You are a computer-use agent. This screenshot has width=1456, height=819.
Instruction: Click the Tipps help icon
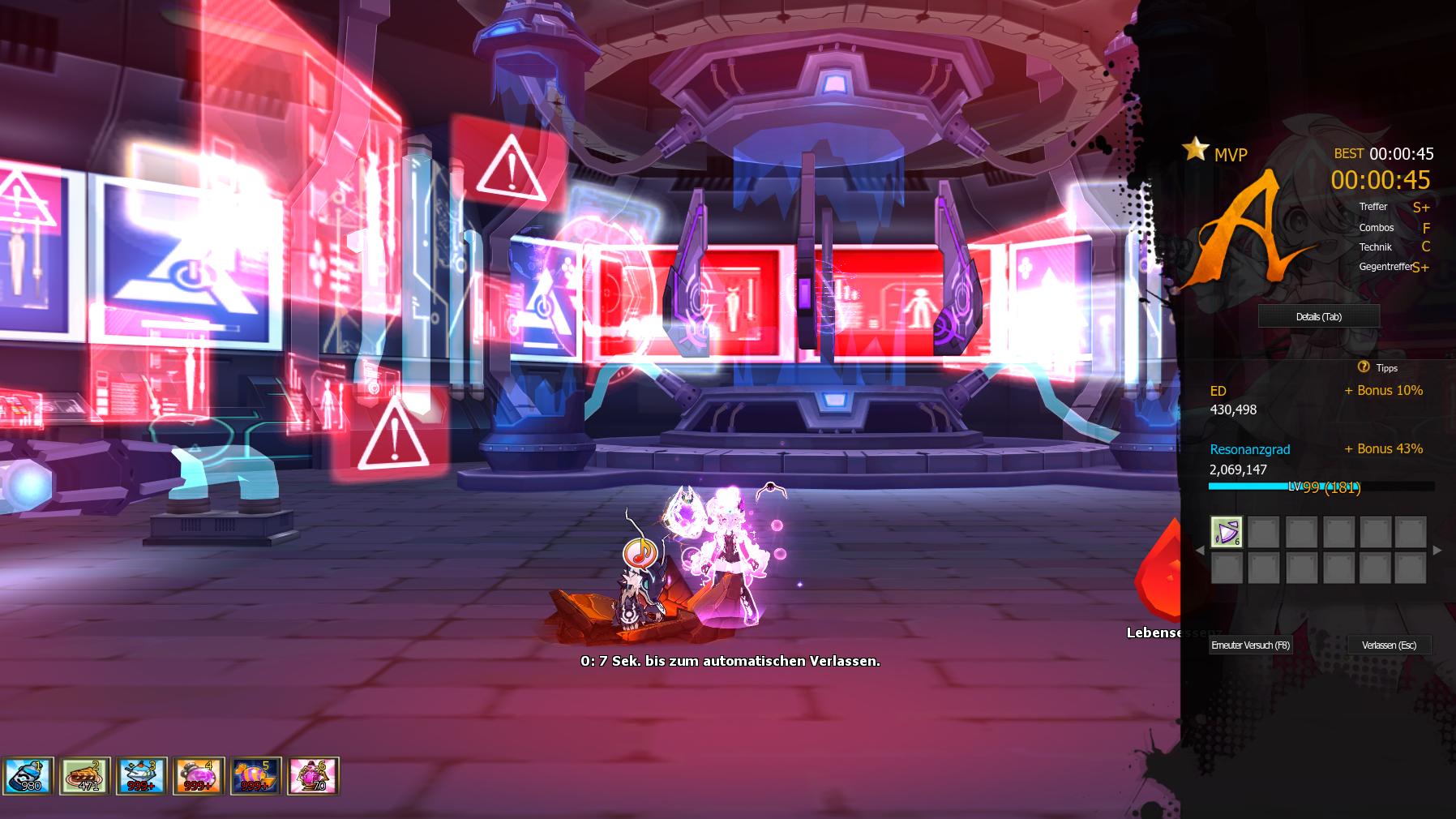[1363, 367]
